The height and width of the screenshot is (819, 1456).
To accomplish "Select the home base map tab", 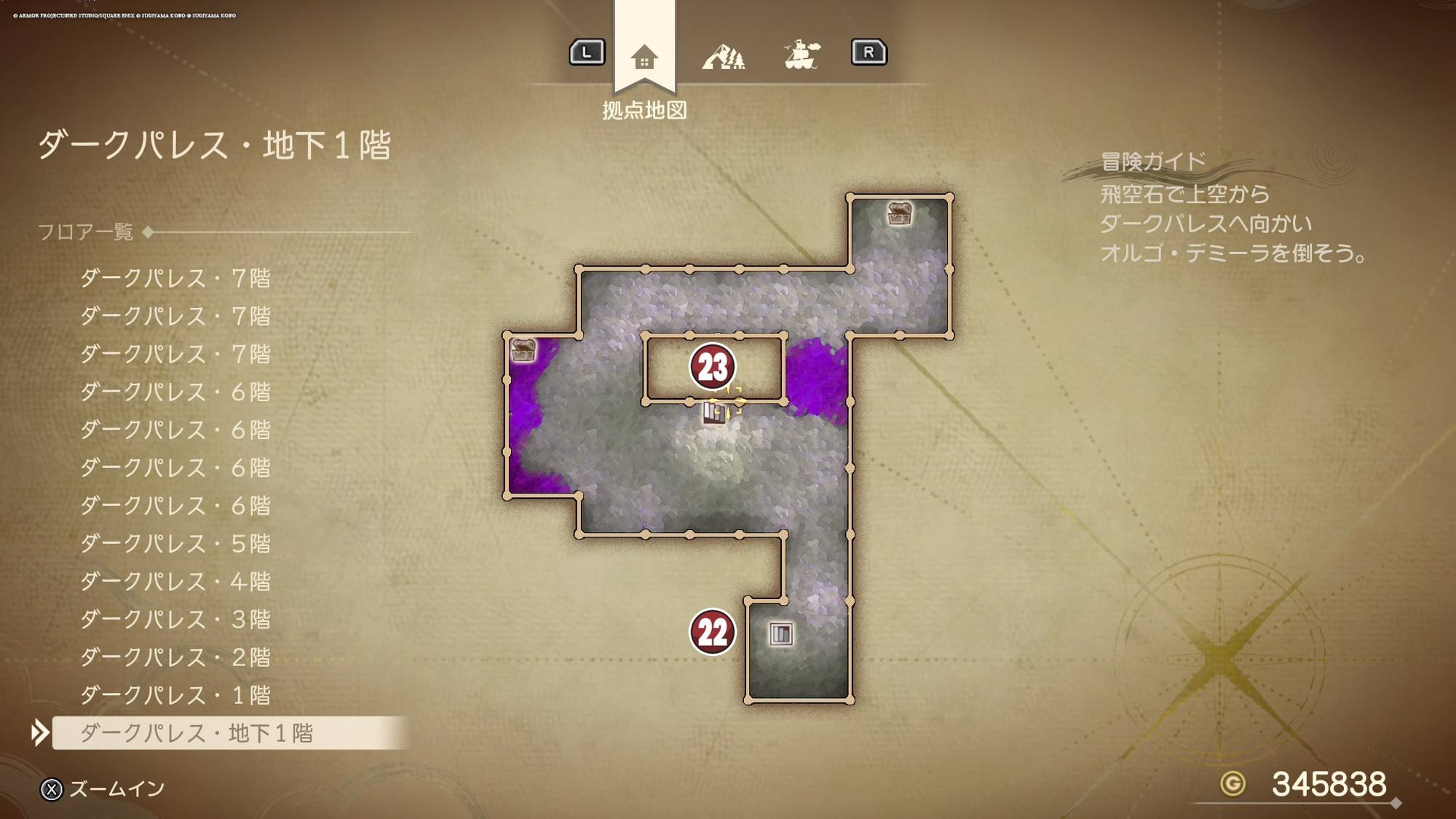I will [x=644, y=57].
